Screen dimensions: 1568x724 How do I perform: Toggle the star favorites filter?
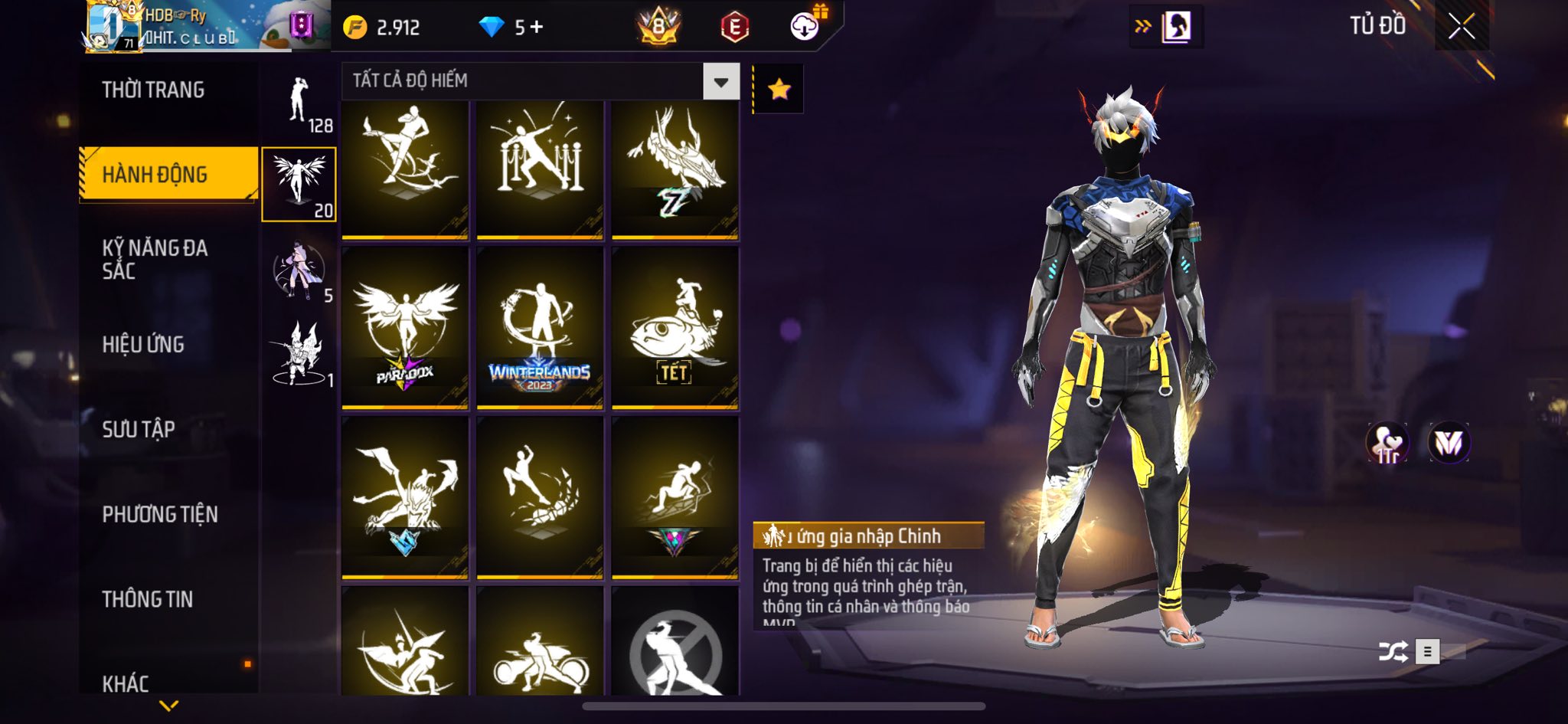779,90
